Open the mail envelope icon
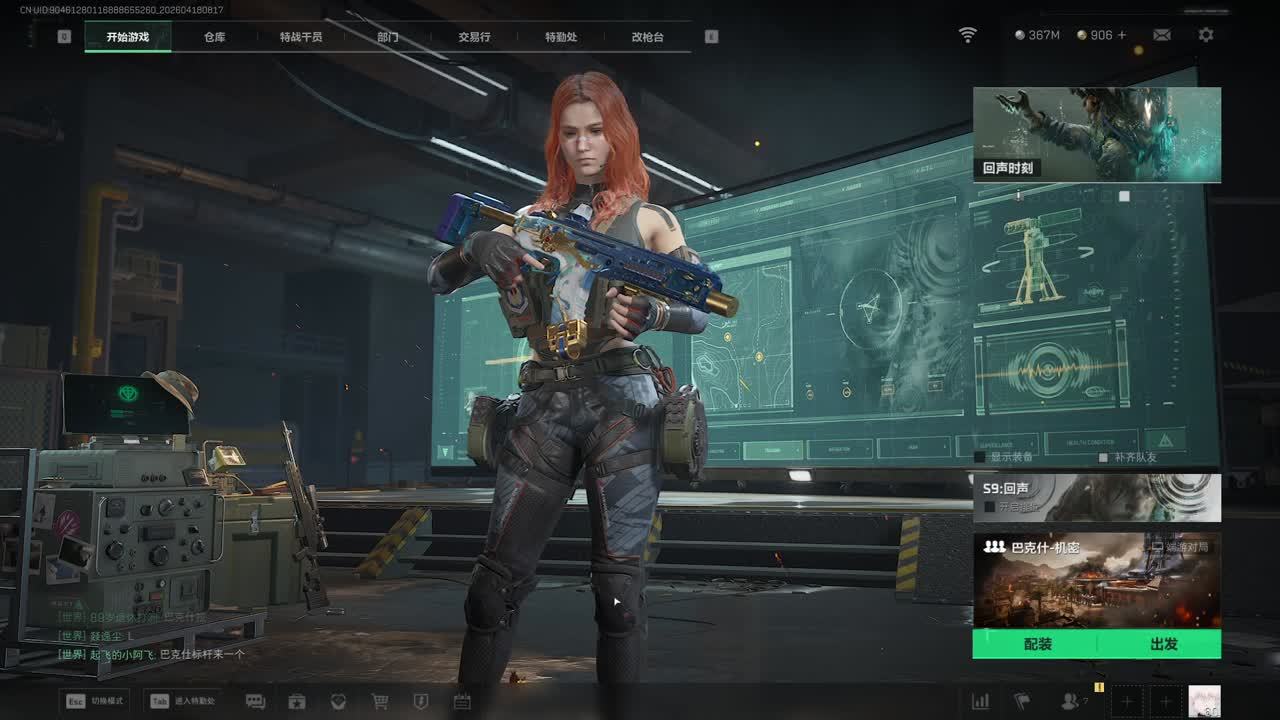Viewport: 1280px width, 720px height. (x=1162, y=35)
